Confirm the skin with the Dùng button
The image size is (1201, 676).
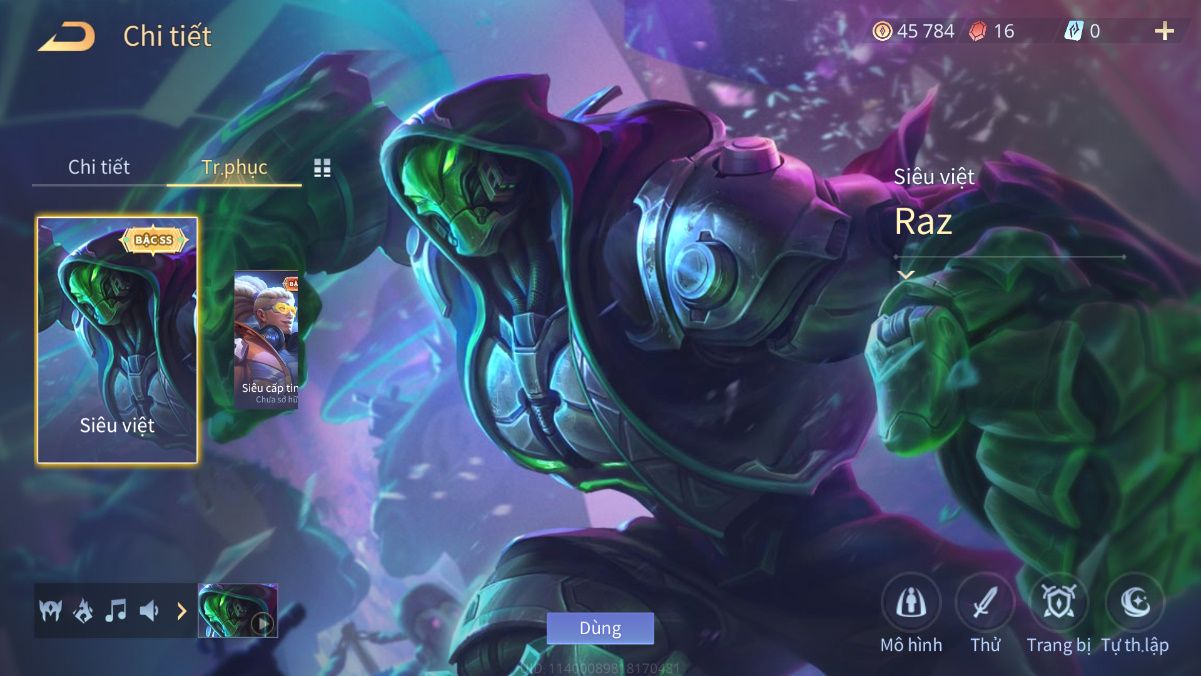pyautogui.click(x=600, y=628)
